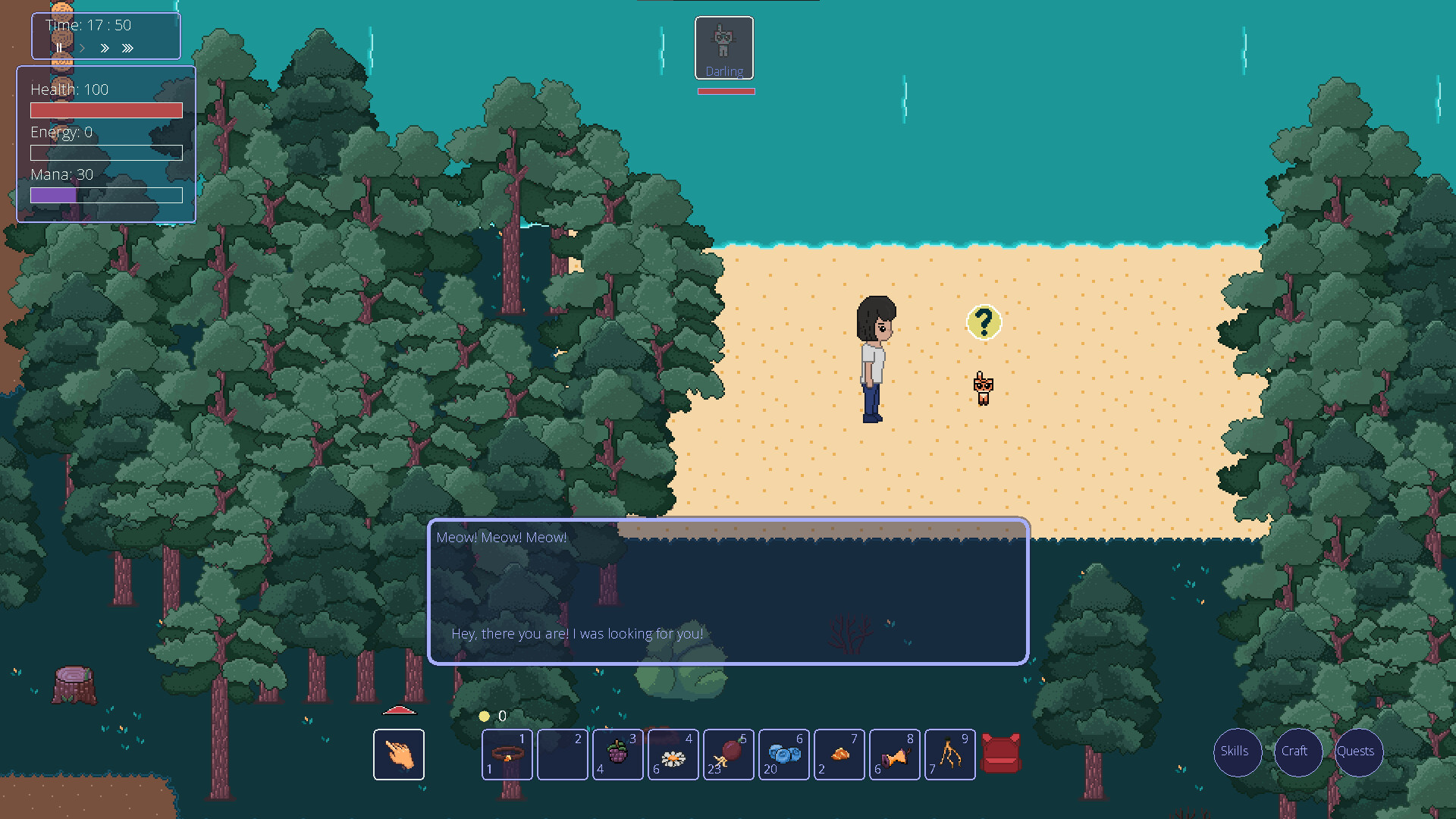This screenshot has width=1456, height=819.
Task: Select the blueberries in hotbar slot 6
Action: coord(784,754)
